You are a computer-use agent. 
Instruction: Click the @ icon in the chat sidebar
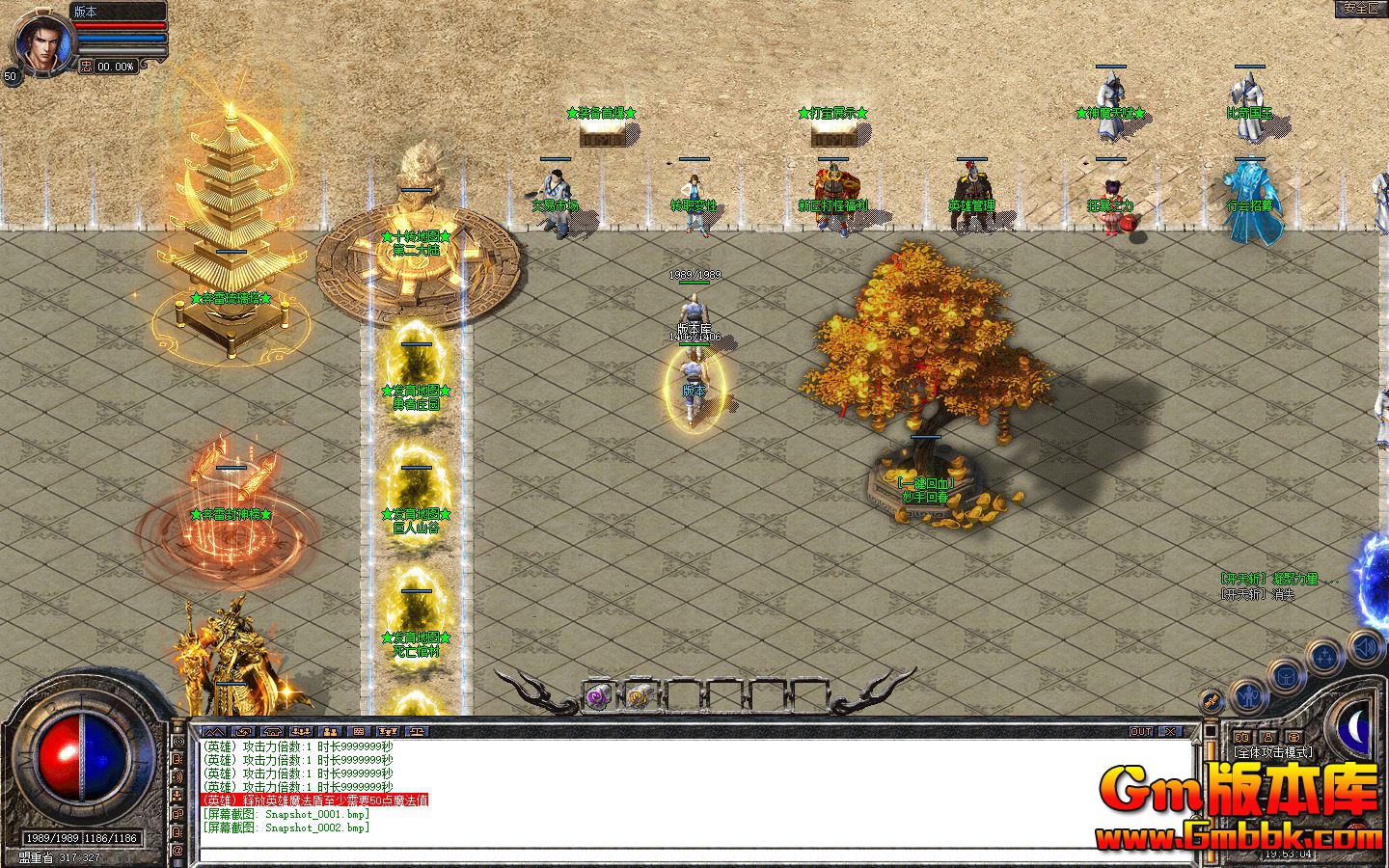point(177,851)
